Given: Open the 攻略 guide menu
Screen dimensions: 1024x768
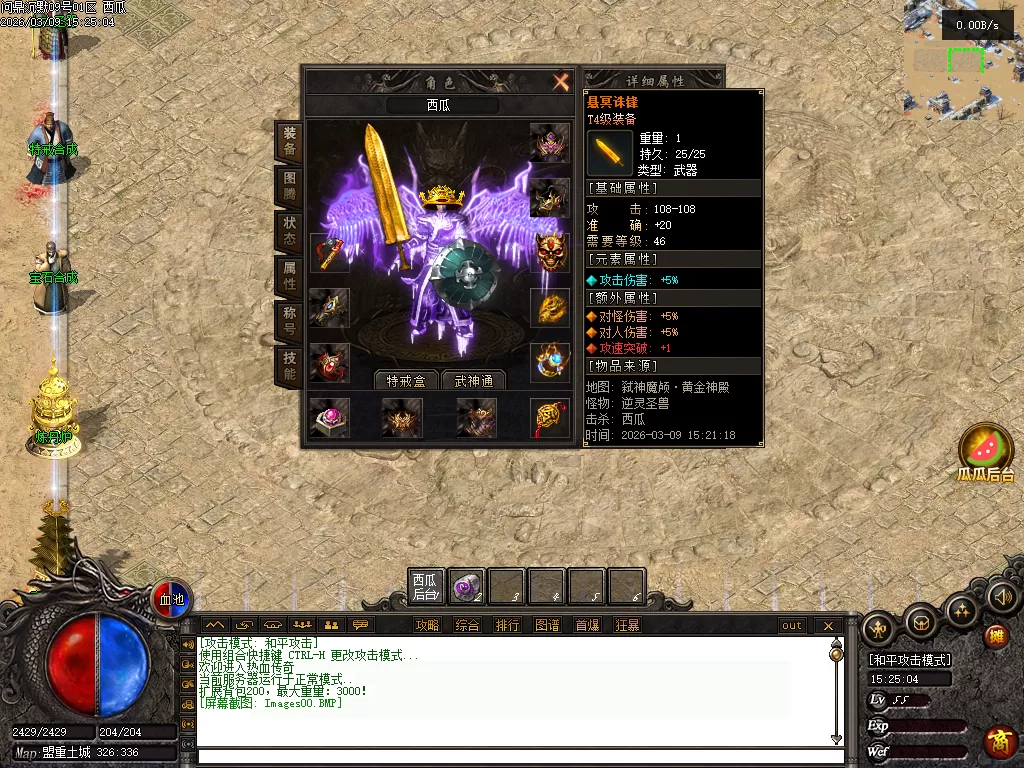Looking at the screenshot, I should click(x=427, y=625).
